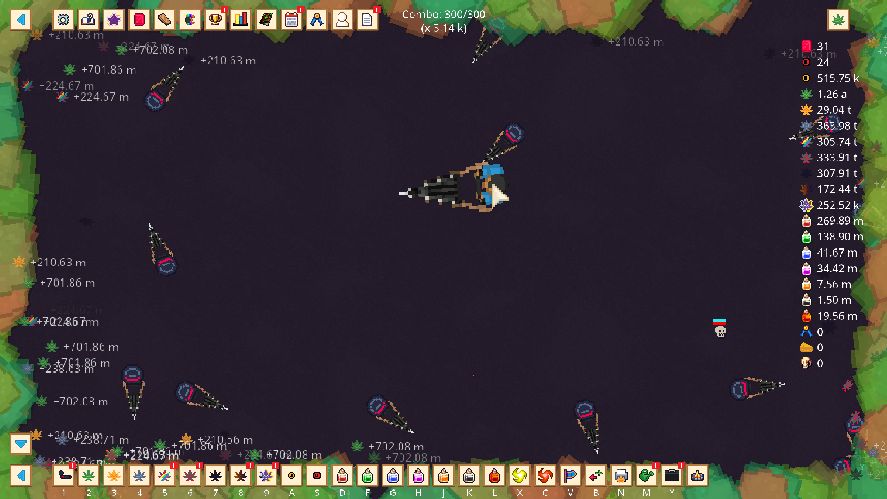
Task: Collapse the top toolbar with the blue arrow
Action: tap(21, 19)
